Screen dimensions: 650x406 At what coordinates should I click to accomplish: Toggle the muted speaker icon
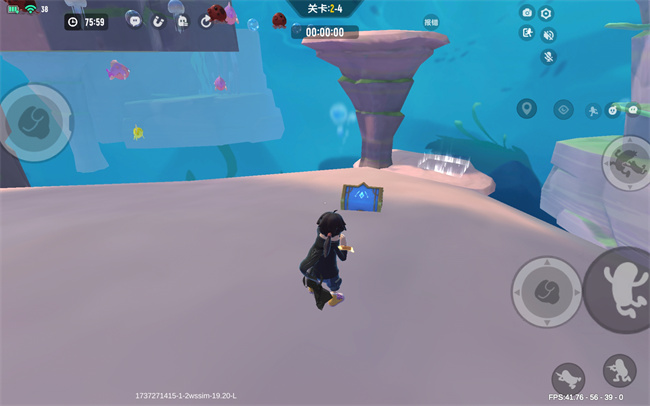point(548,34)
